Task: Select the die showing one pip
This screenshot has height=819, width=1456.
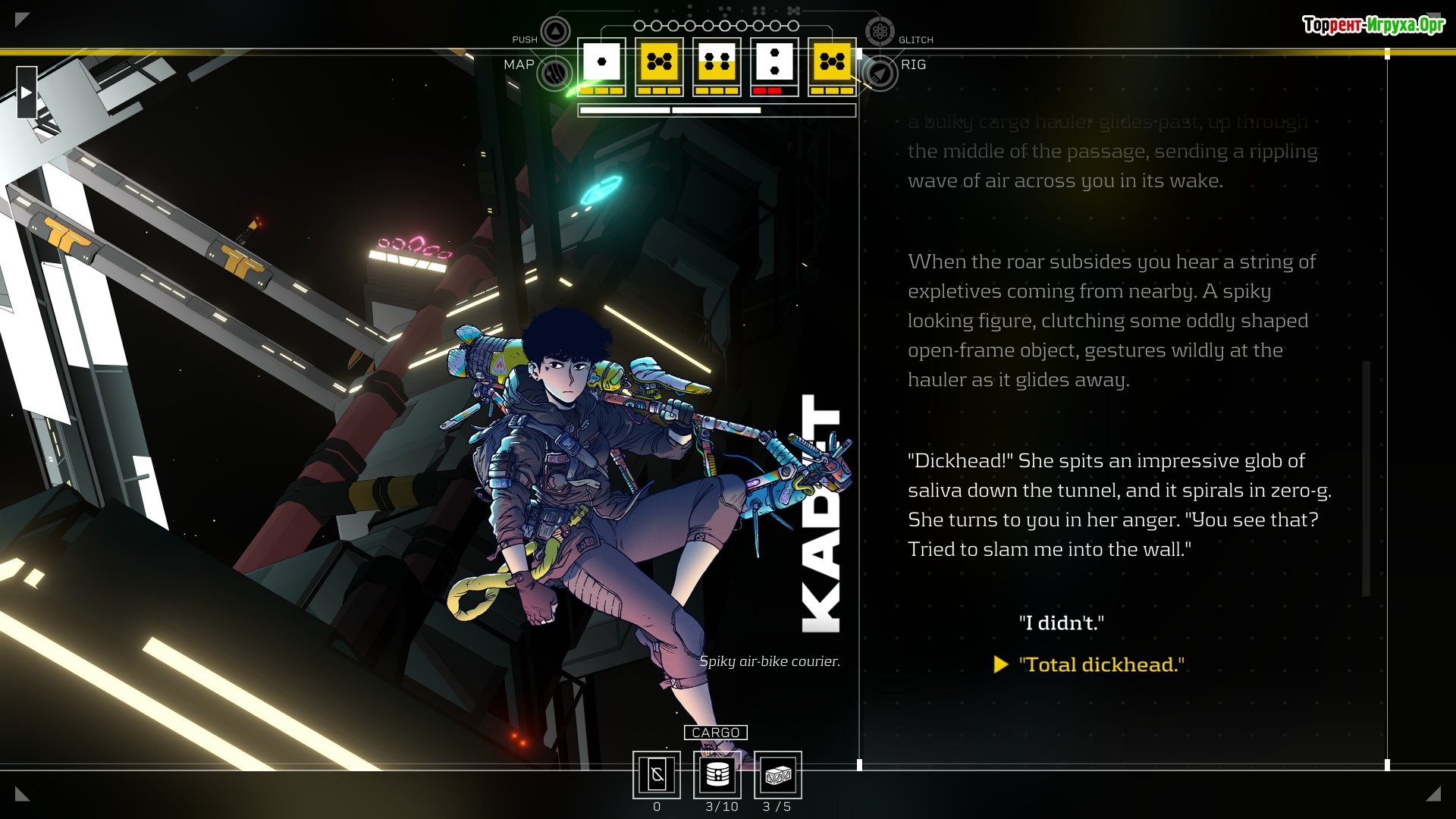Action: (601, 62)
